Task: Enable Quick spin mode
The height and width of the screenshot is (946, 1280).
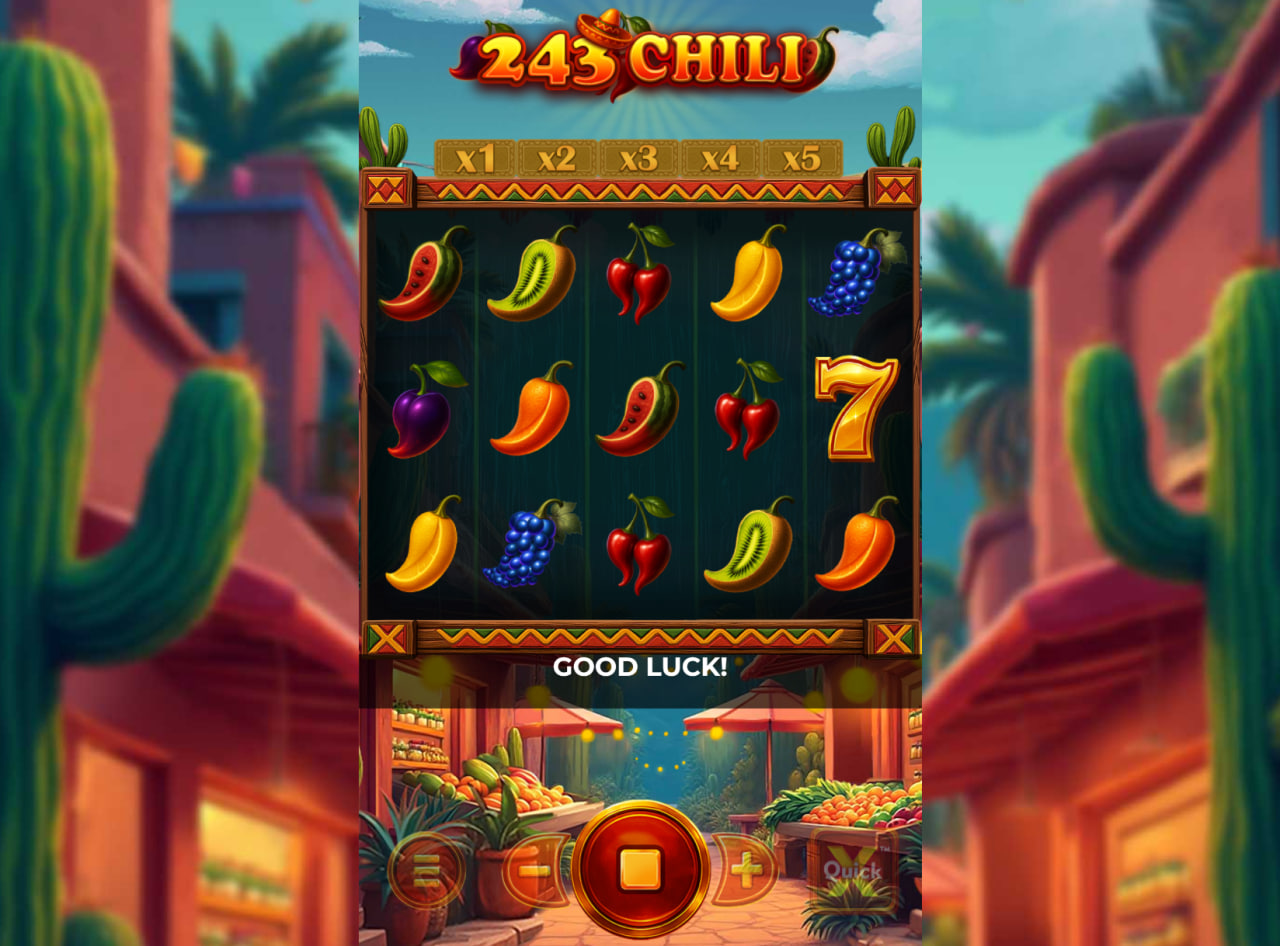Action: (851, 868)
